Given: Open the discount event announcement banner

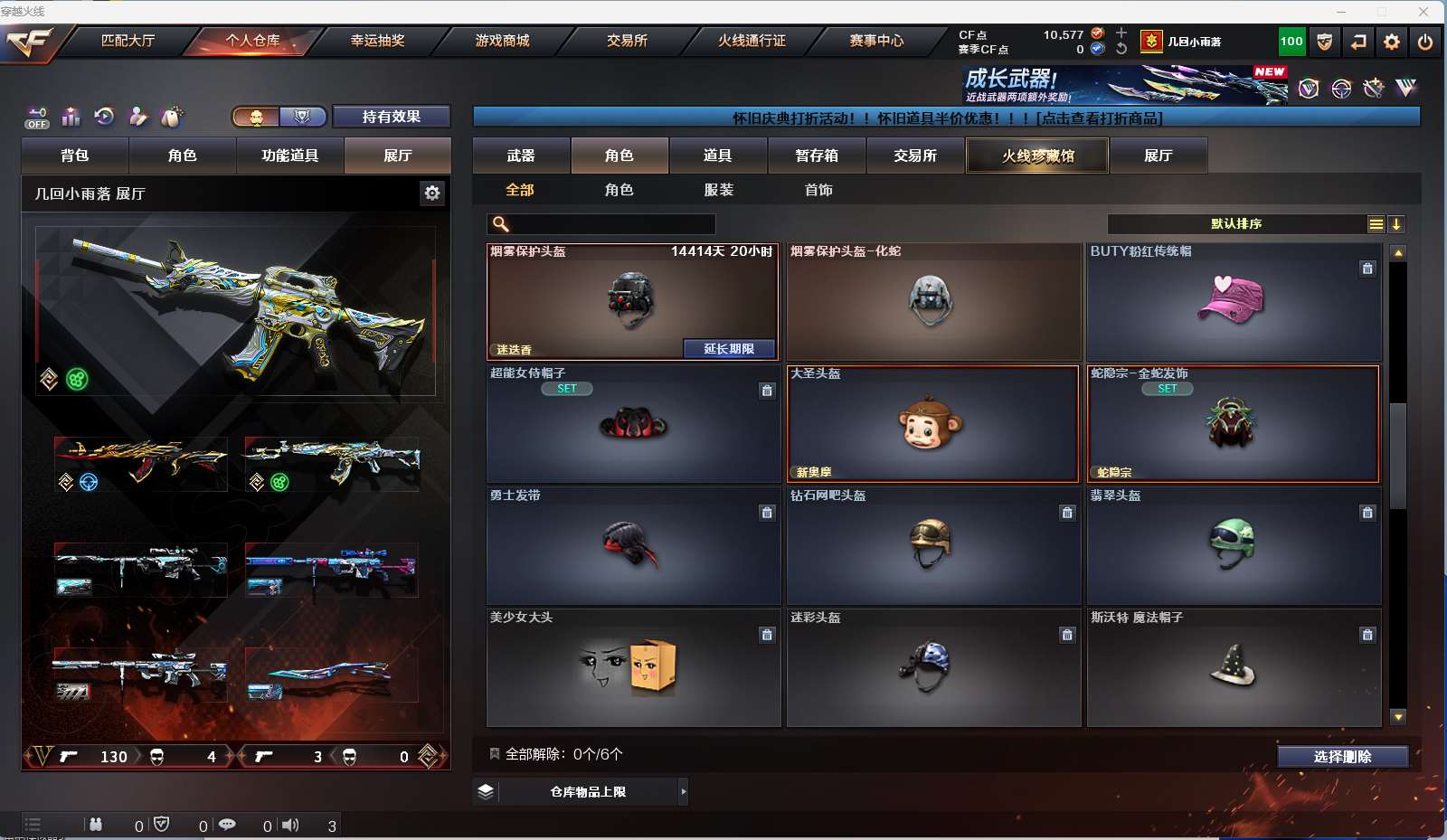Looking at the screenshot, I should point(946,118).
